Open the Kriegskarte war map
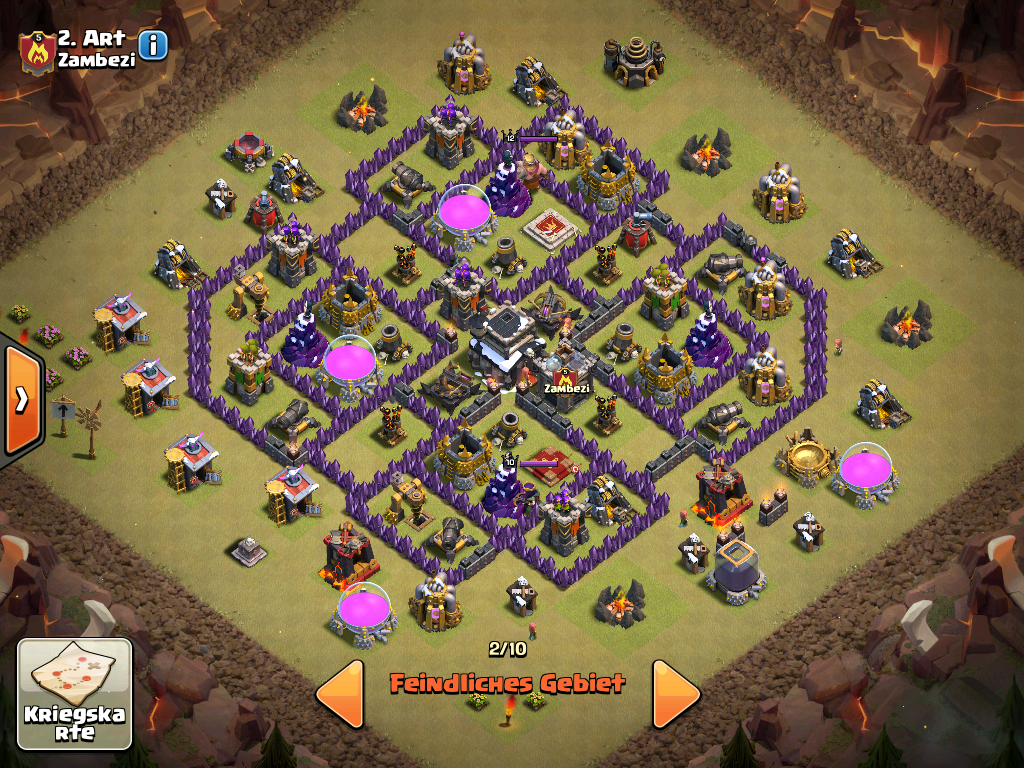The image size is (1024, 768). 75,694
